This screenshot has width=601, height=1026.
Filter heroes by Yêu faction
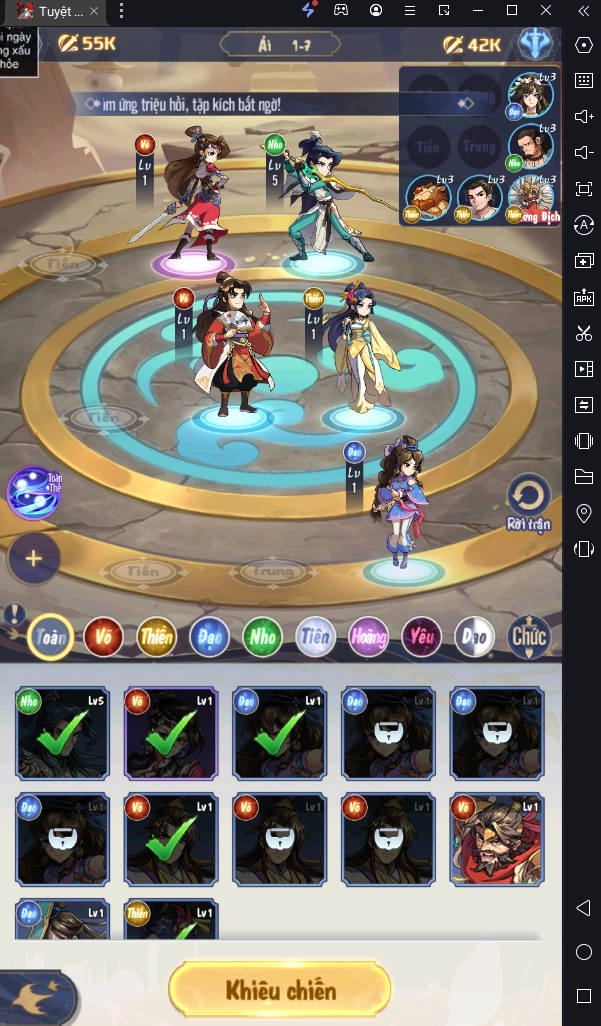coord(421,637)
